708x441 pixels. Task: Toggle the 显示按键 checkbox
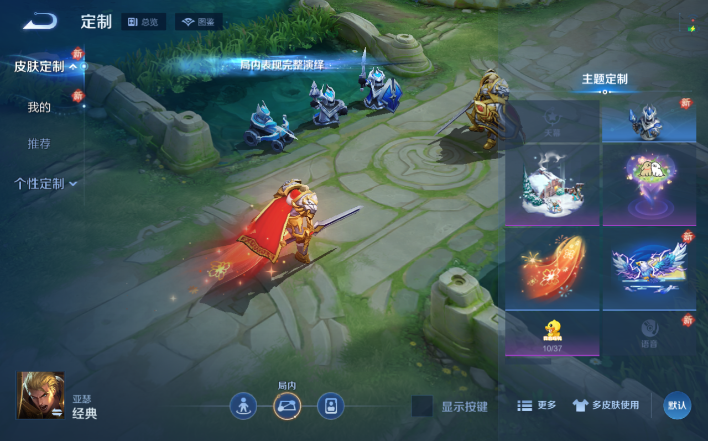coord(423,406)
